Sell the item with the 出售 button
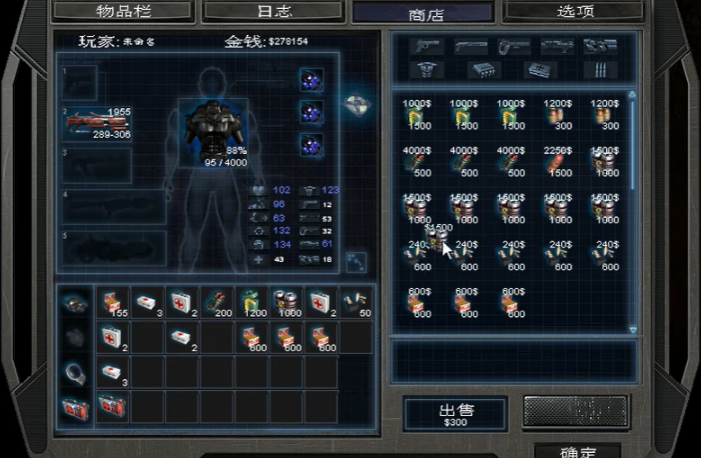 click(455, 413)
